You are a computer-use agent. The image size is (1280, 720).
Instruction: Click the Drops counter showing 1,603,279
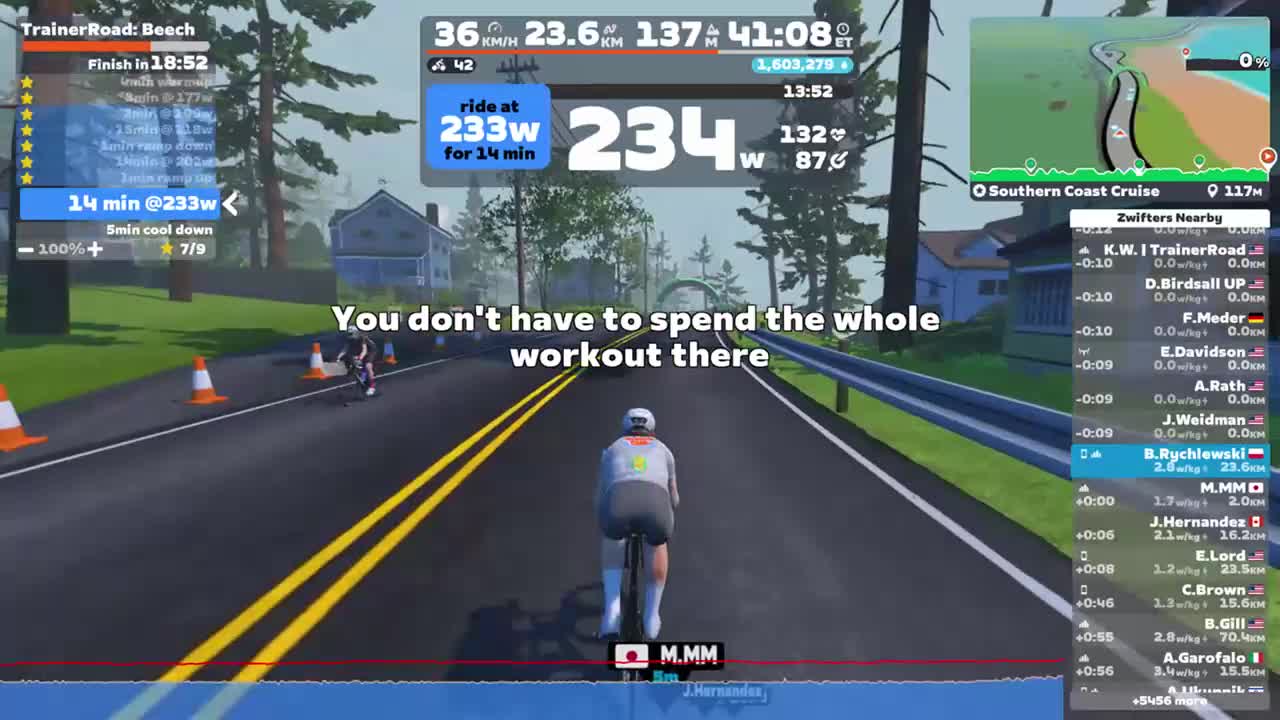804,65
